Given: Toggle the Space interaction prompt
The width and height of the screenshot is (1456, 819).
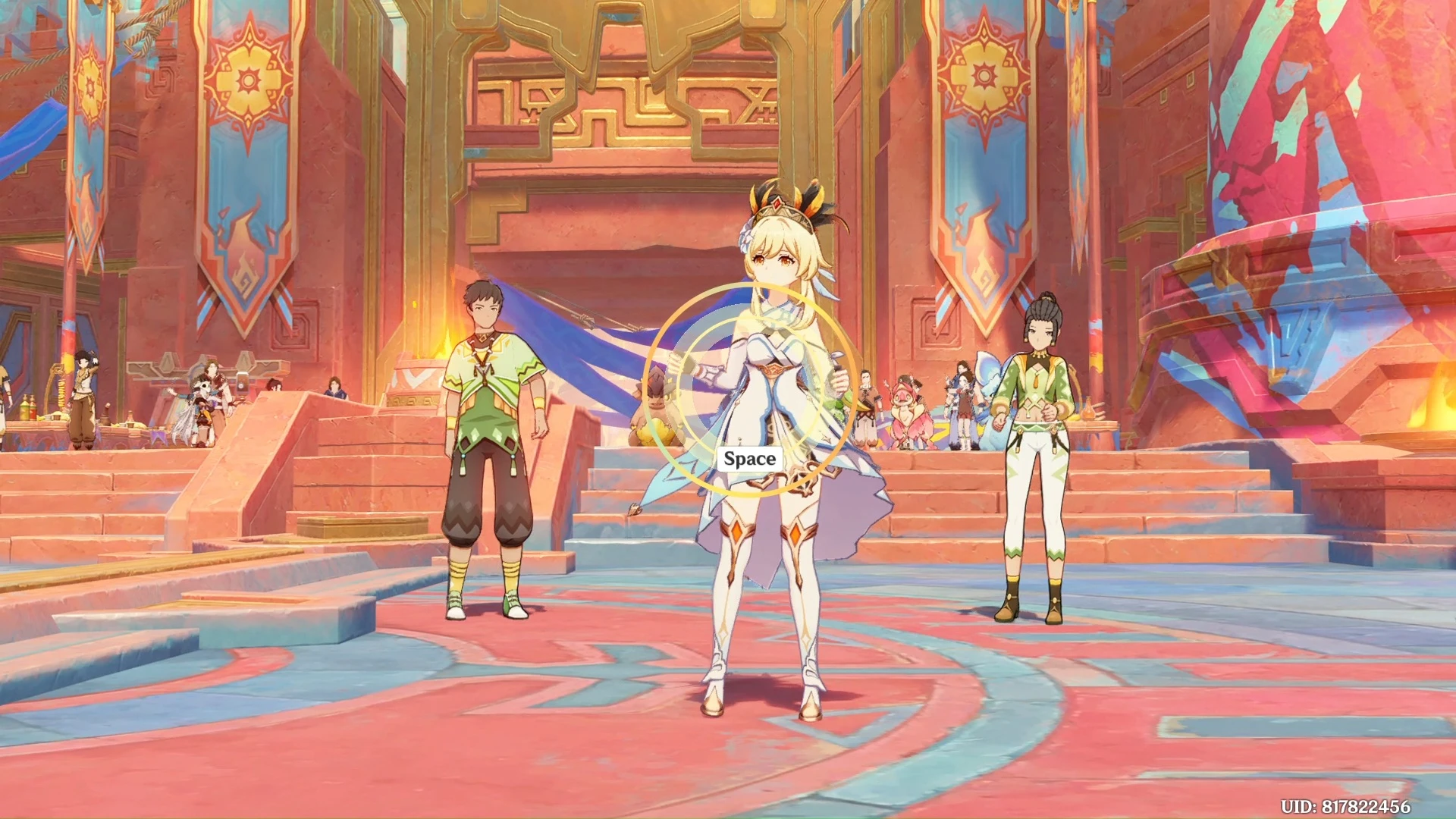Looking at the screenshot, I should tap(749, 457).
